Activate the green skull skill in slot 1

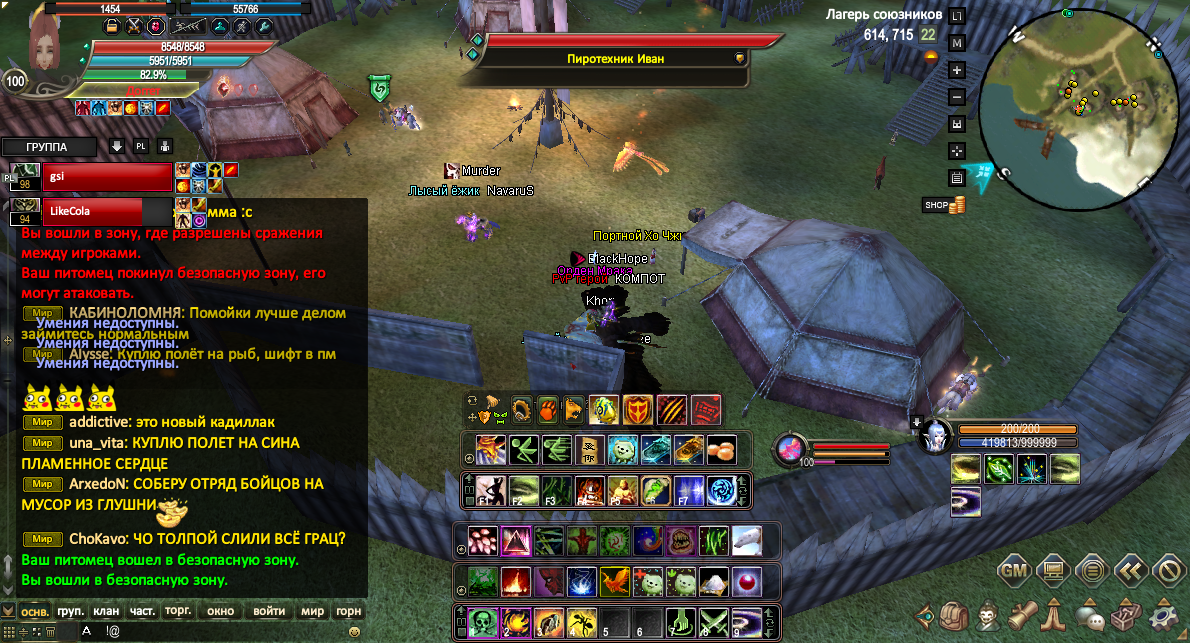484,622
